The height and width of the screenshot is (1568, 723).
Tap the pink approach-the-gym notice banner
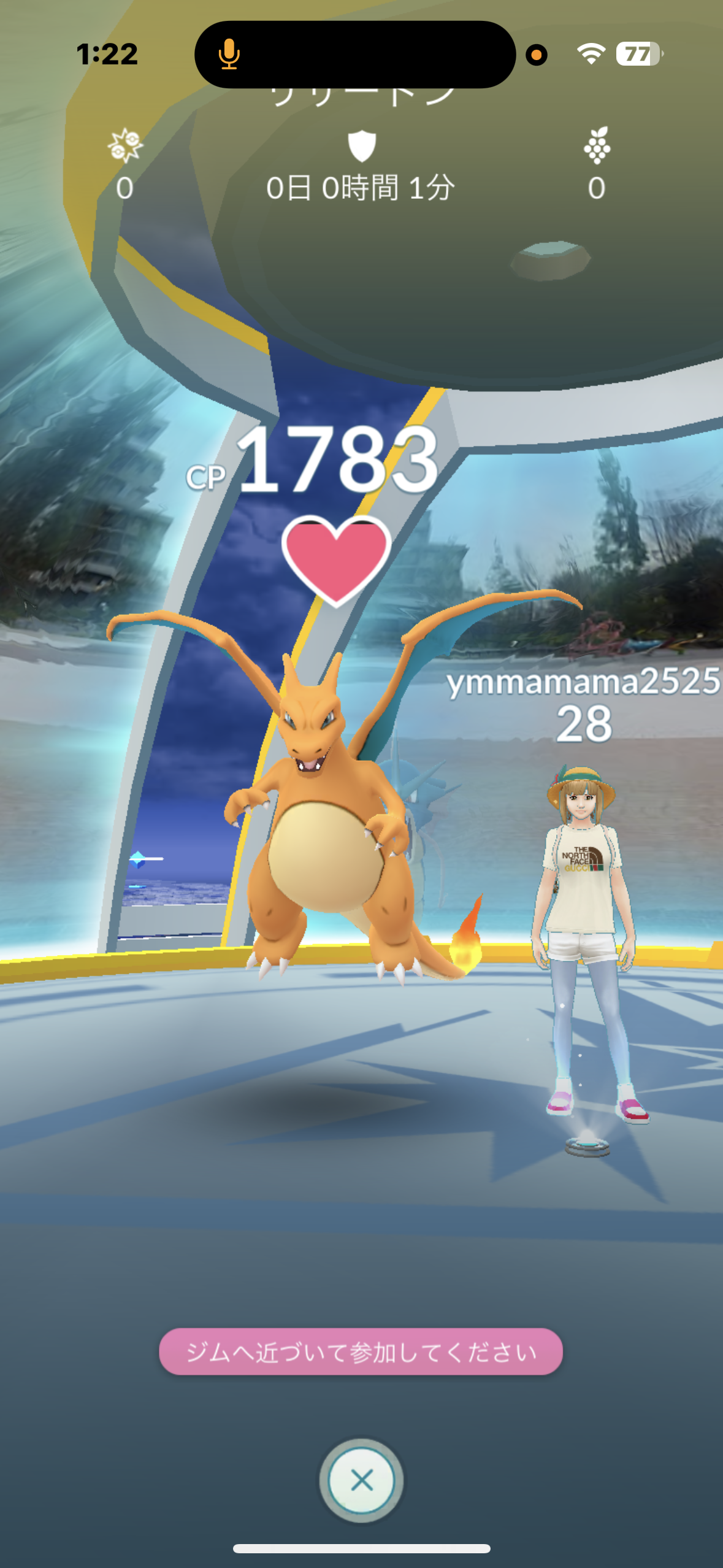[361, 1351]
